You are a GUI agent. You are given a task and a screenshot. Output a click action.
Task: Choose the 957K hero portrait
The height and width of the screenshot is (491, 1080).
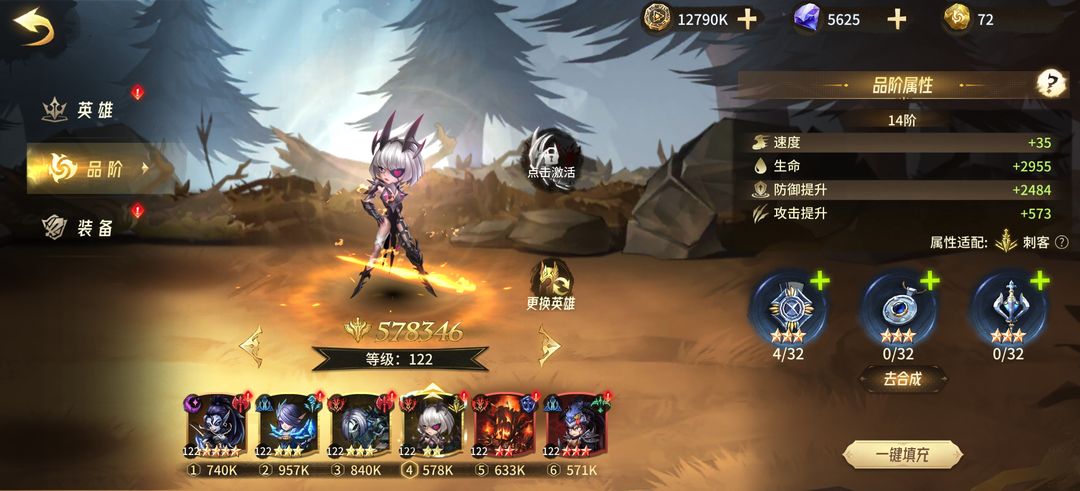(x=287, y=427)
